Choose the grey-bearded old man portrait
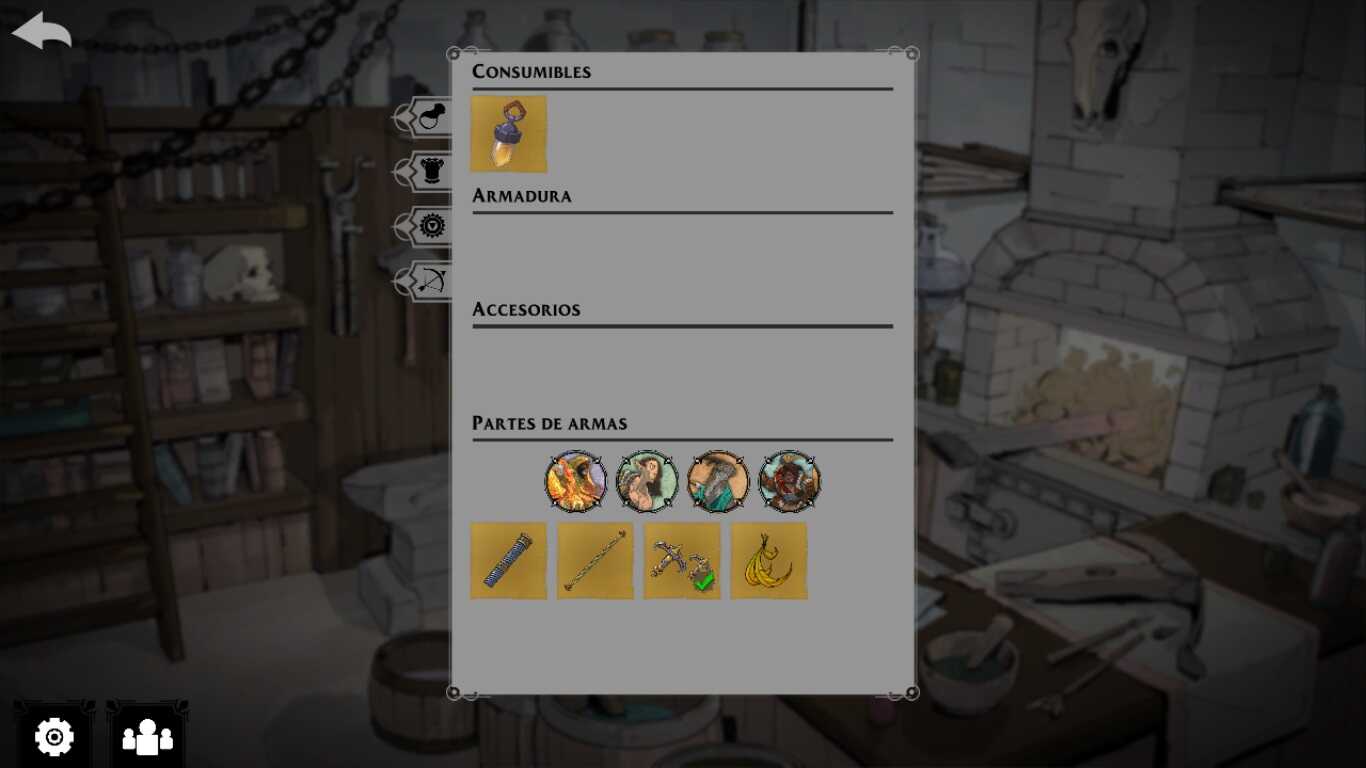This screenshot has height=768, width=1366. [x=718, y=481]
